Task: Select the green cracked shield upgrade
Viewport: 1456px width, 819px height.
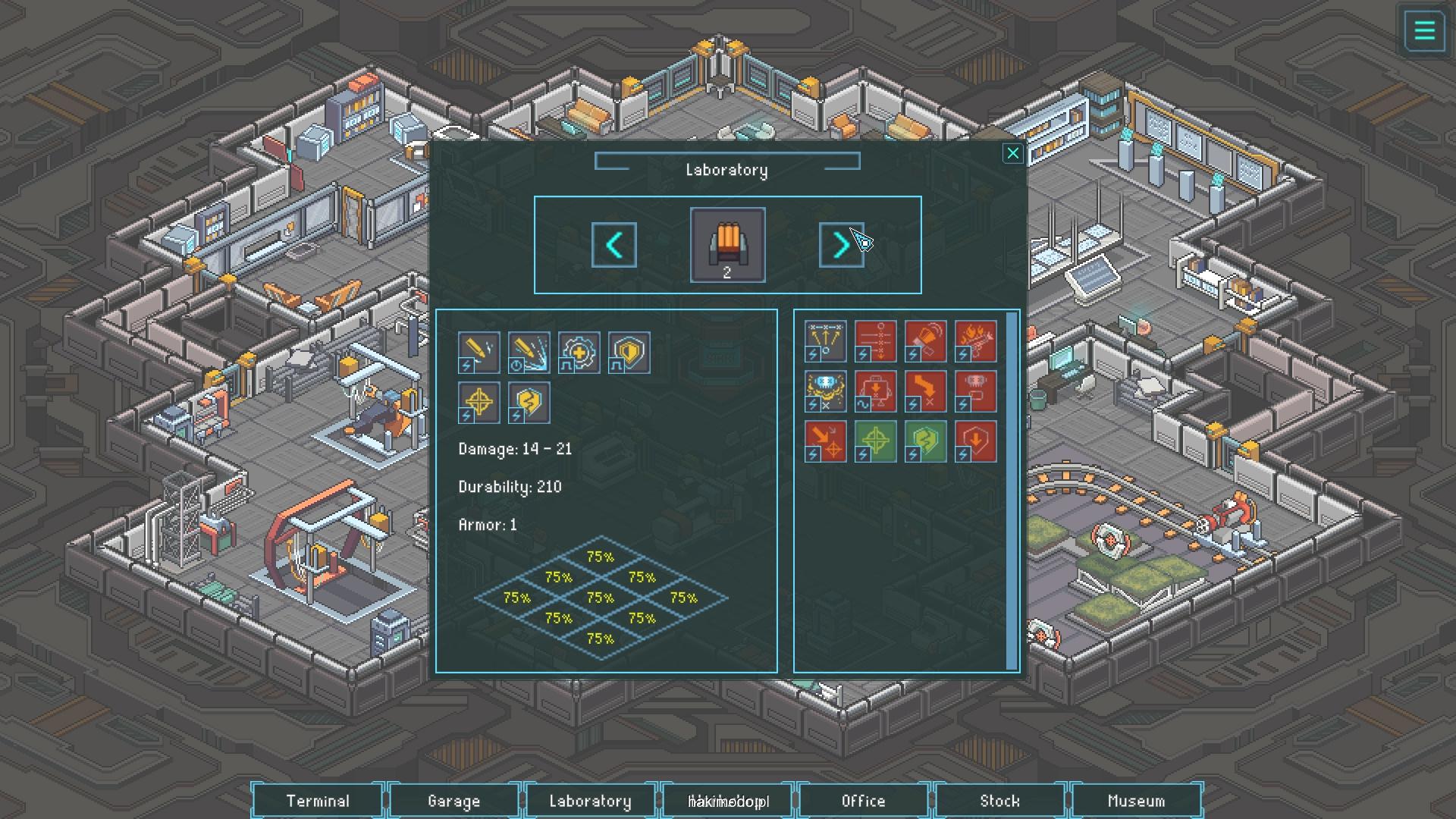Action: tap(925, 441)
